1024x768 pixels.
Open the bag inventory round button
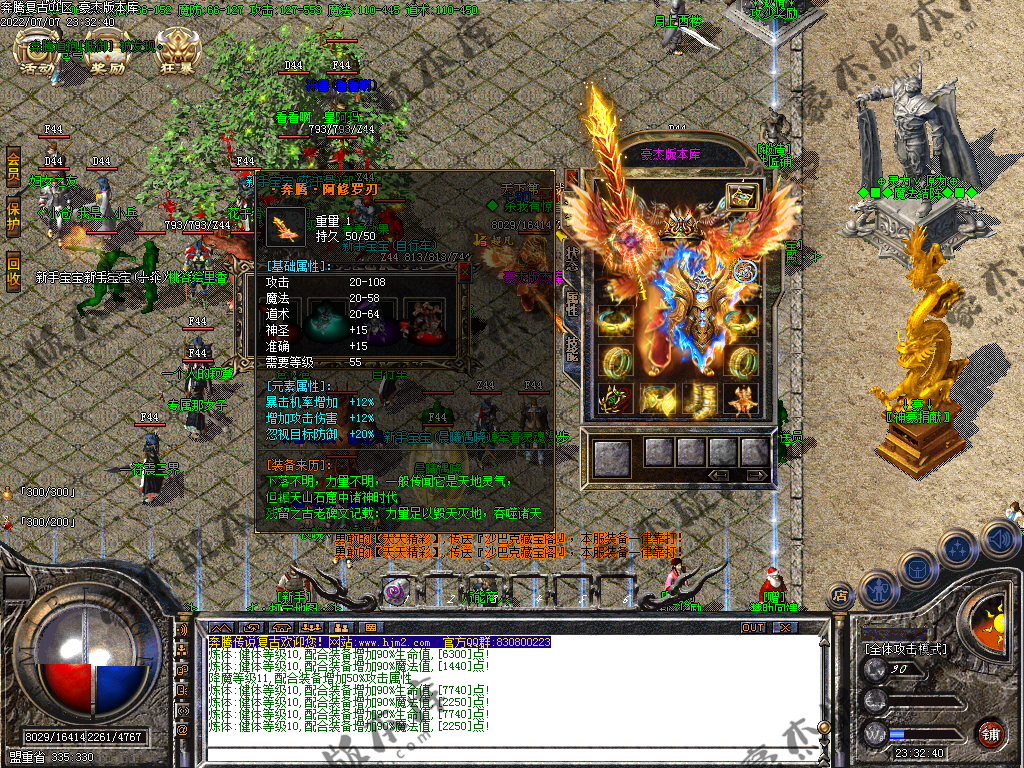pos(918,570)
